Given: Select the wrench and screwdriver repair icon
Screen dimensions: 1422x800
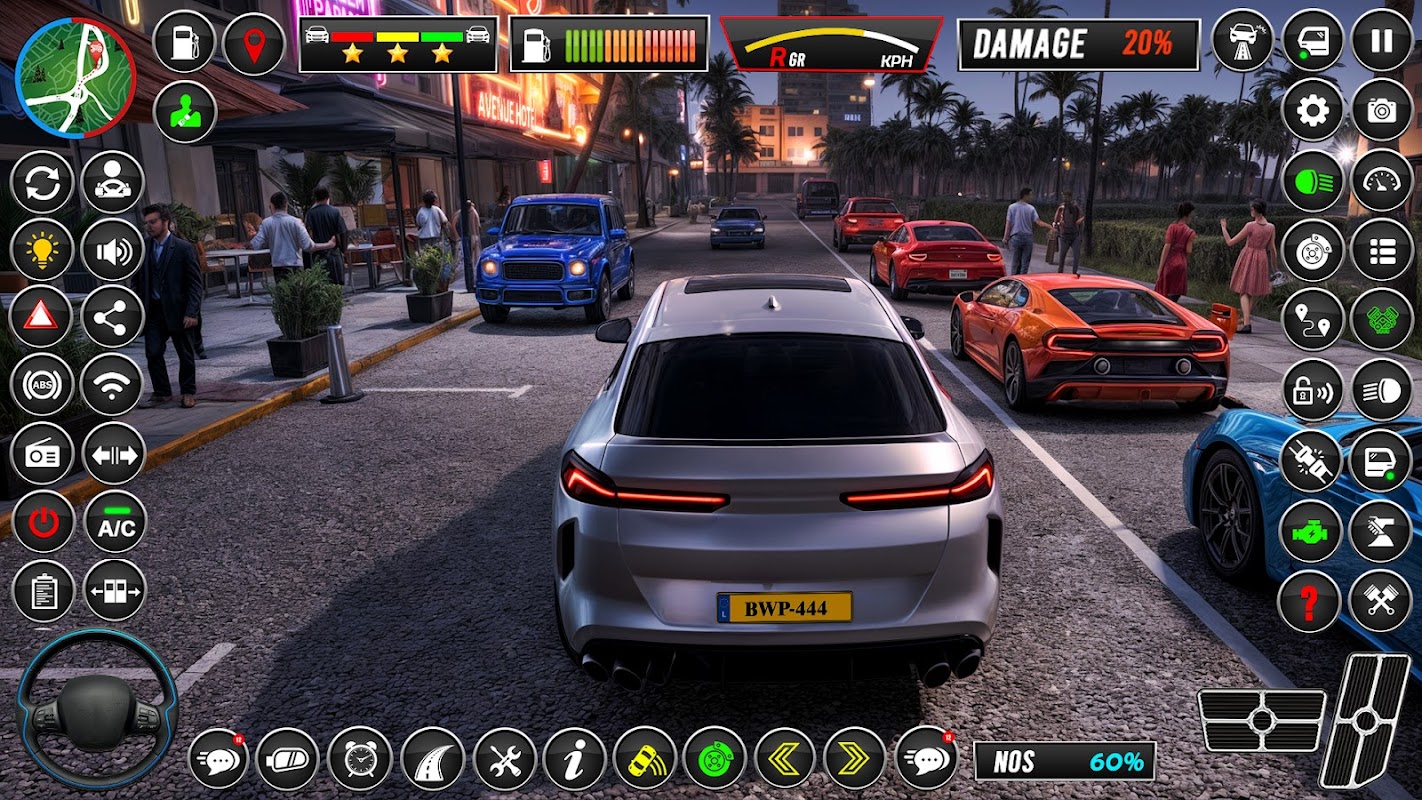Looking at the screenshot, I should [x=504, y=759].
